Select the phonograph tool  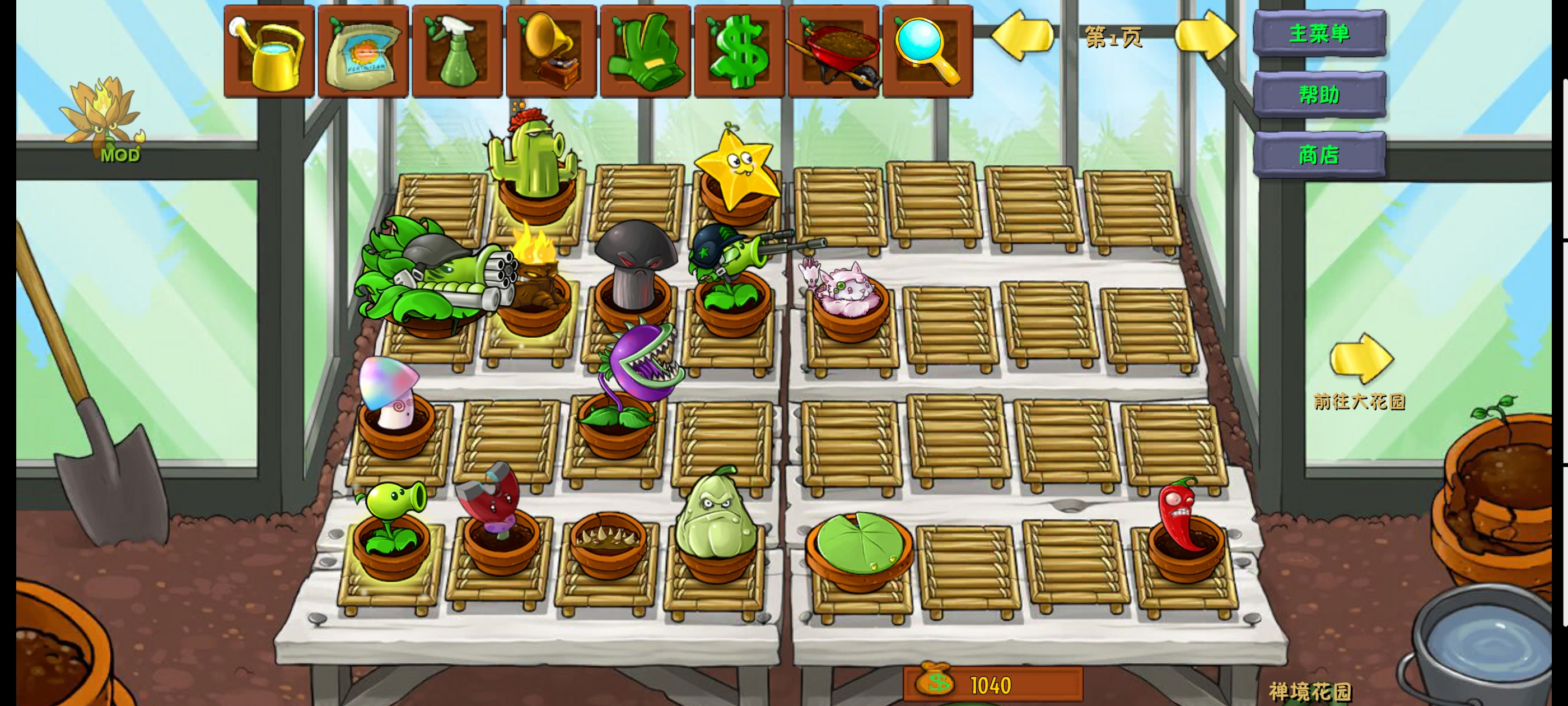552,52
